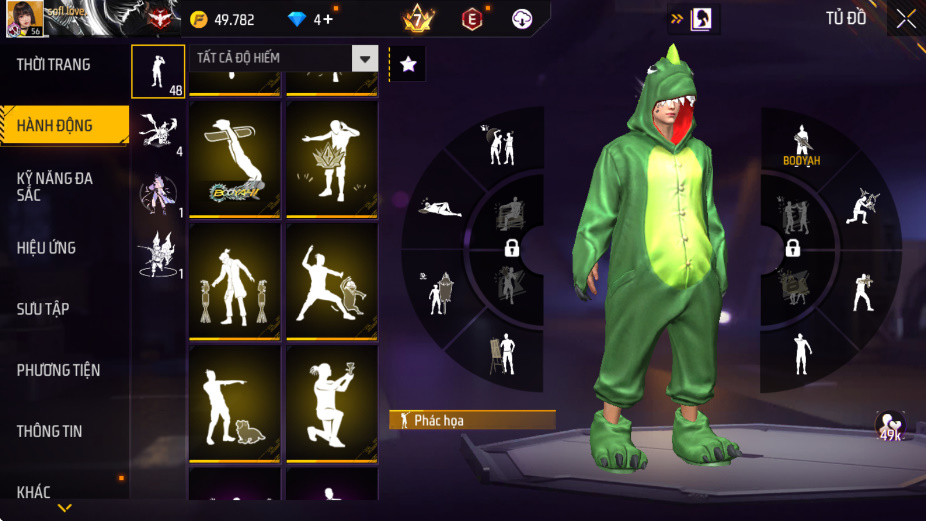The width and height of the screenshot is (926, 521).
Task: Switch to Kỹ Năng Đa Sắc
Action: pos(55,186)
